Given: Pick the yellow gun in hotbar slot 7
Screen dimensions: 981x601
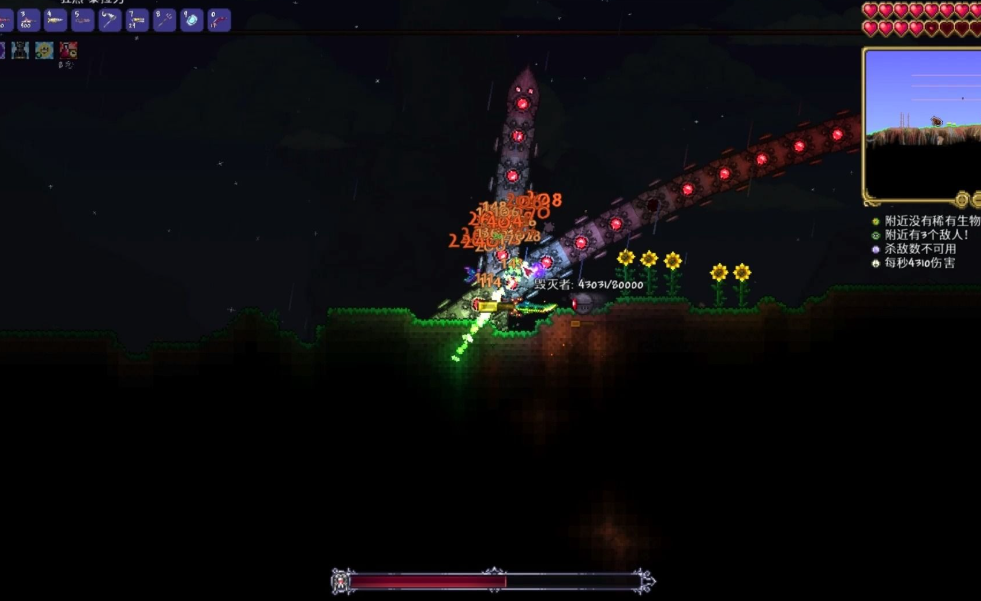Looking at the screenshot, I should coord(137,20).
